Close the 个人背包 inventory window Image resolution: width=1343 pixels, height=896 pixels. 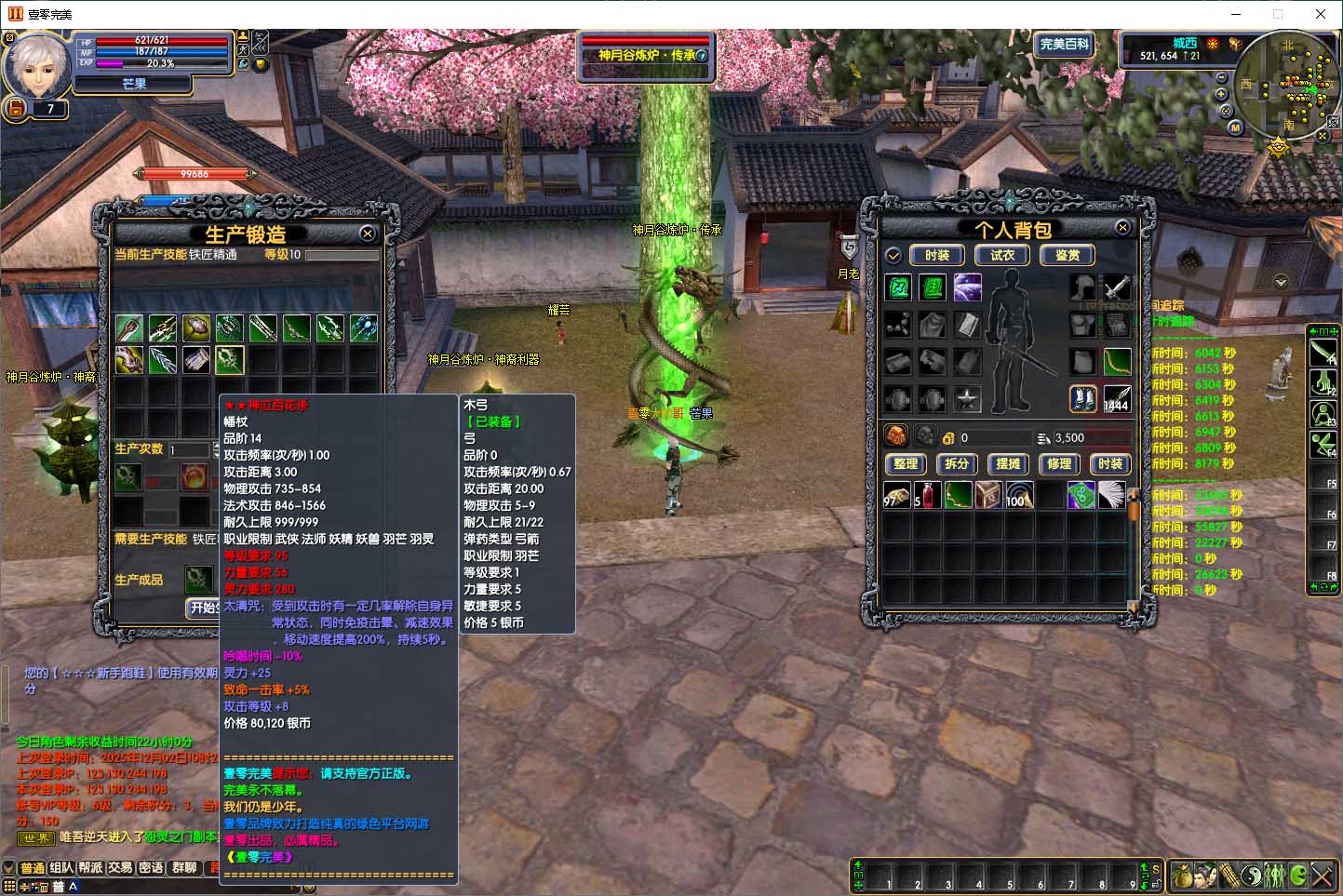click(x=1122, y=227)
